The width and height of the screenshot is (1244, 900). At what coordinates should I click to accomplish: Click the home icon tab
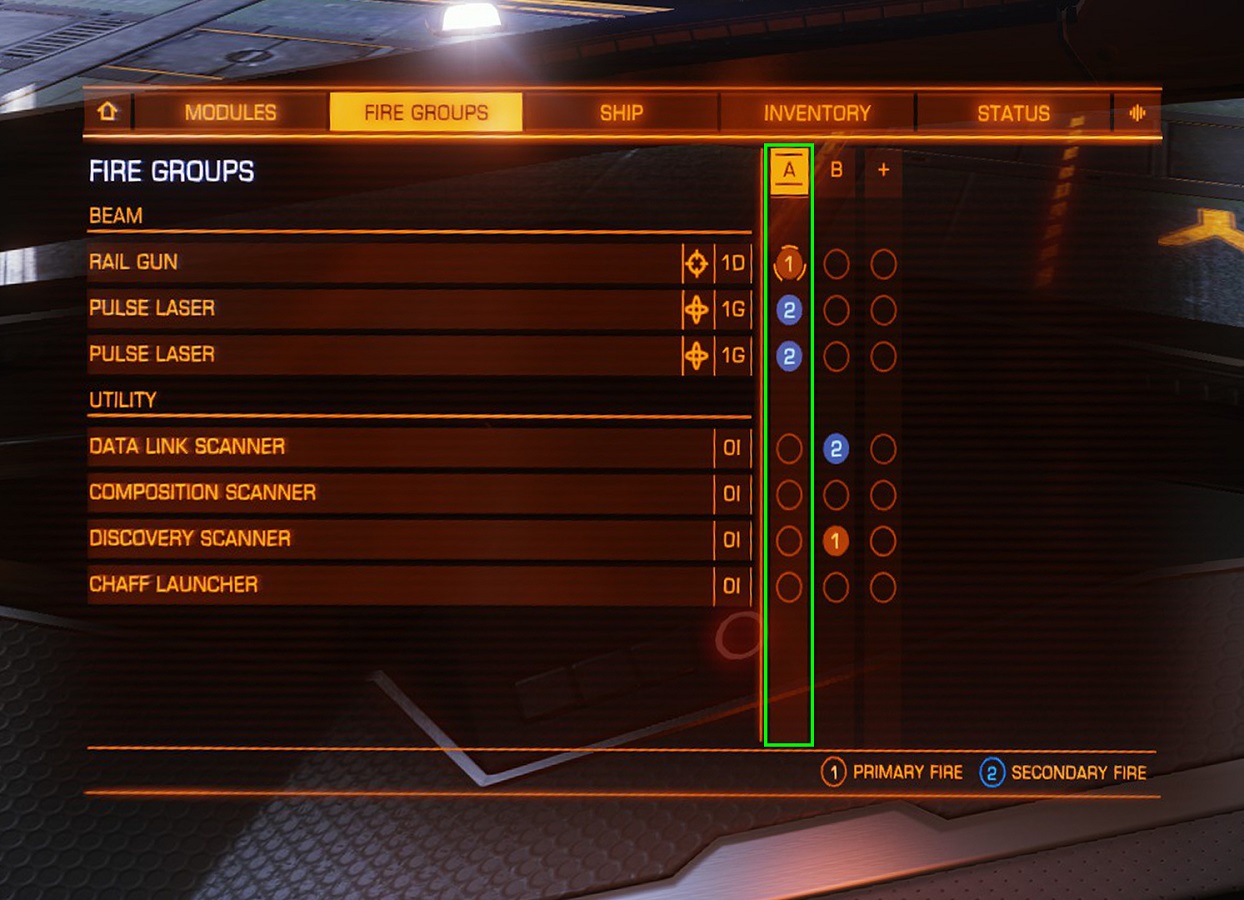coord(108,113)
